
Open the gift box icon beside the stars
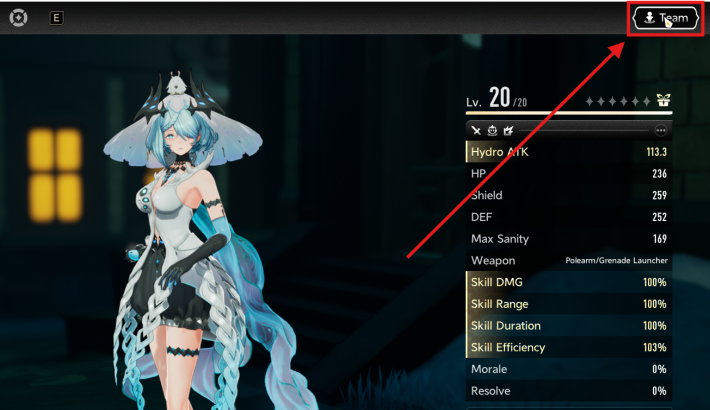pos(661,101)
